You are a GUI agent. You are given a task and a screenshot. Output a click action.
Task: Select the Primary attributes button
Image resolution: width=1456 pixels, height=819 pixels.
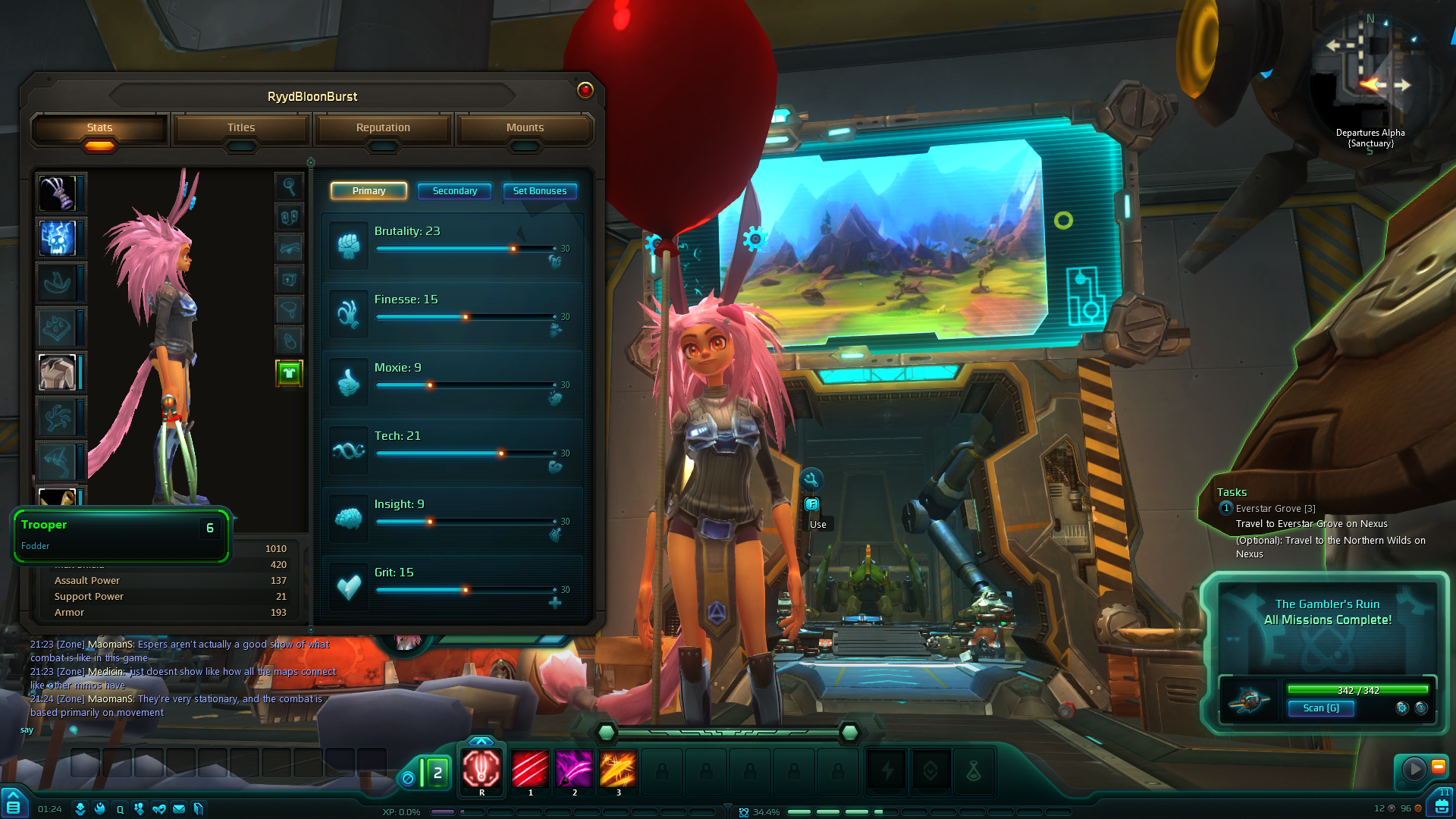point(369,191)
